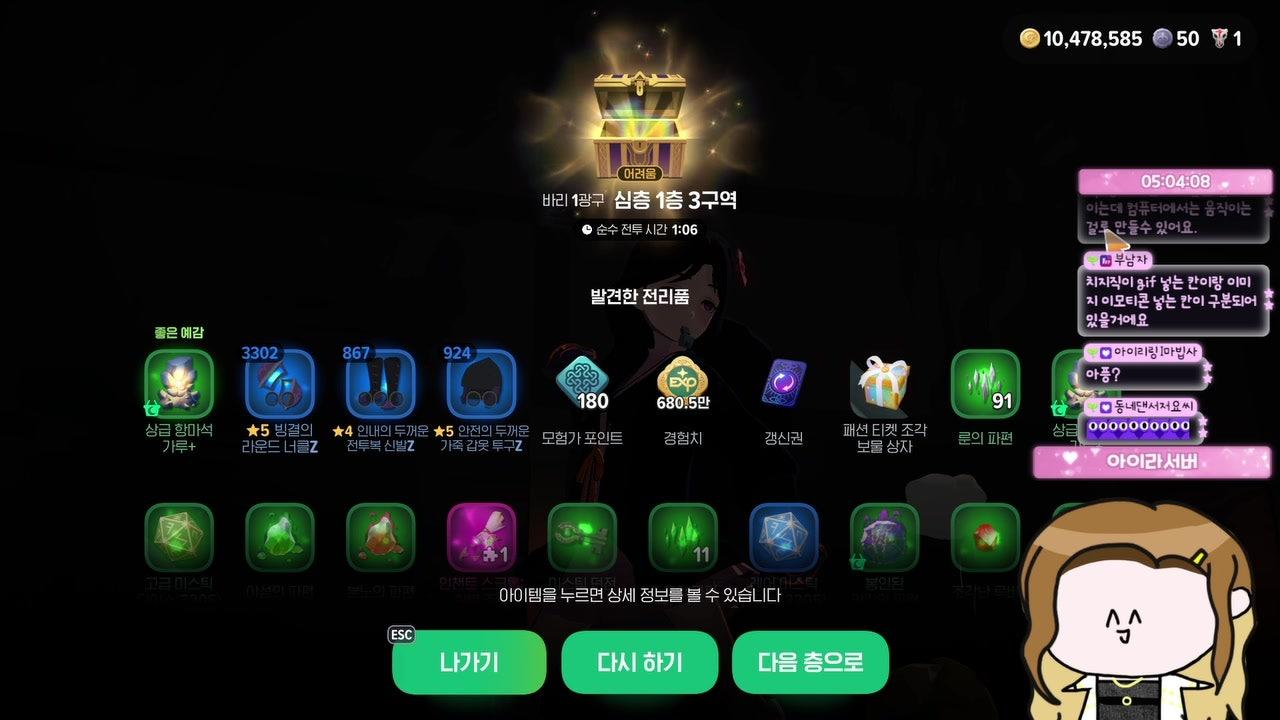Image resolution: width=1280 pixels, height=720 pixels.
Task: Advance using the 다음 층으로 button
Action: point(810,661)
